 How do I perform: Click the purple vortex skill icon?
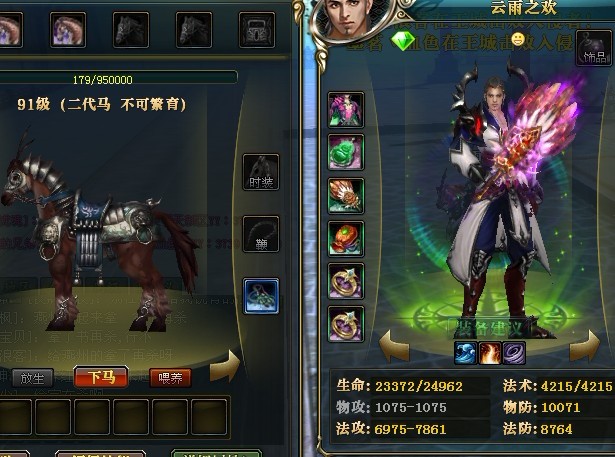[514, 352]
